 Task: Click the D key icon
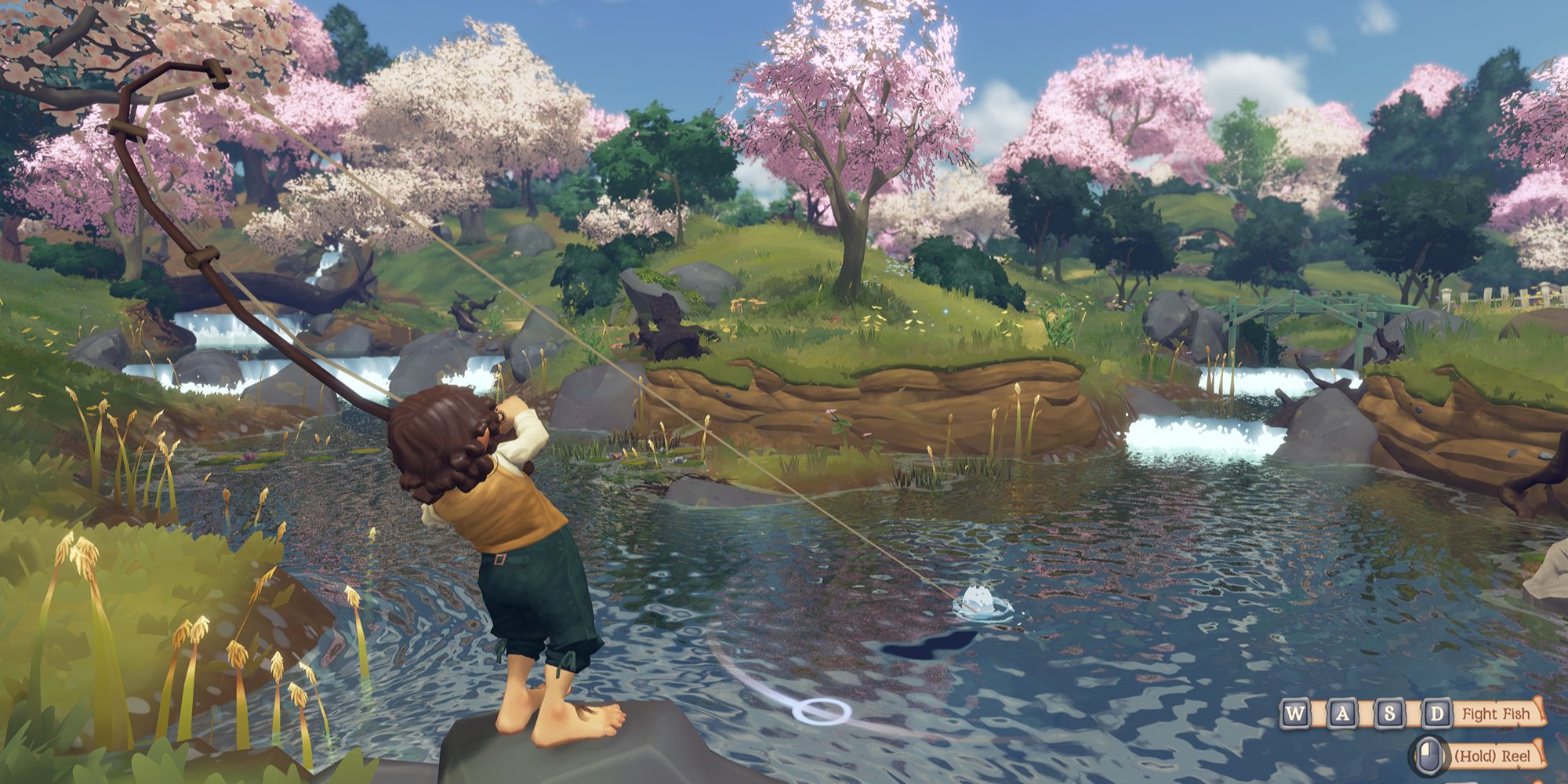coord(1437,713)
